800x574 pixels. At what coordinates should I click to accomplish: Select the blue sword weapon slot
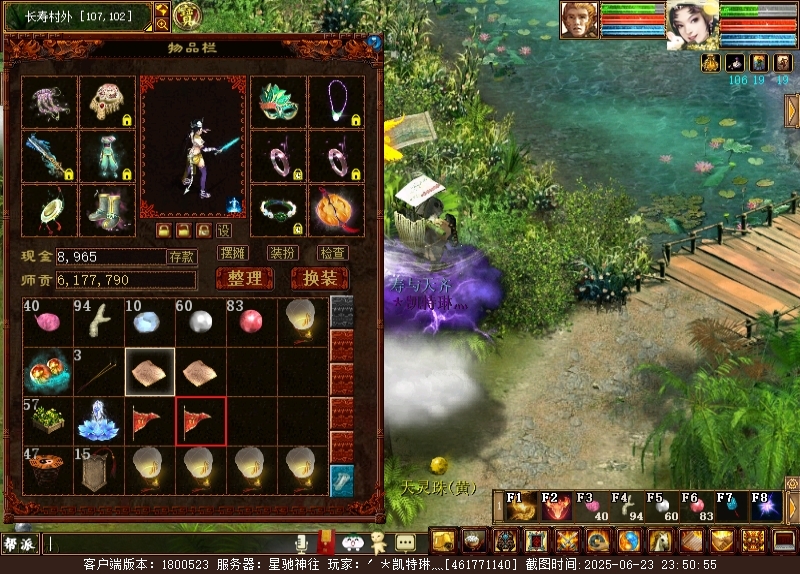[x=49, y=155]
